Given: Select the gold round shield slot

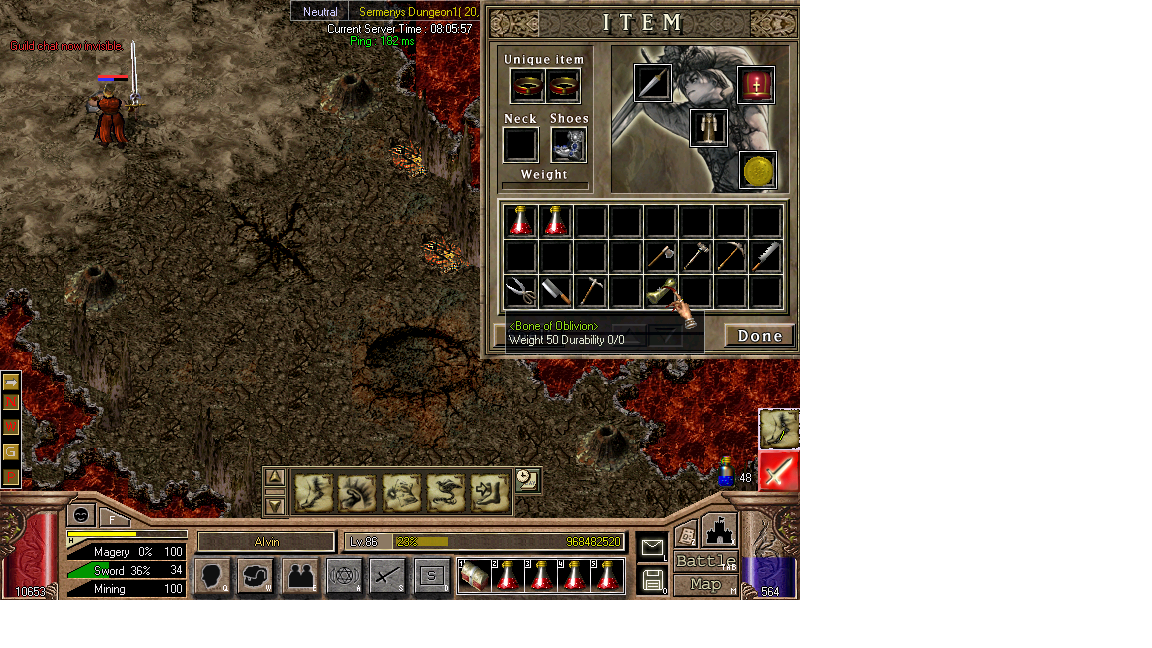Looking at the screenshot, I should pos(758,170).
